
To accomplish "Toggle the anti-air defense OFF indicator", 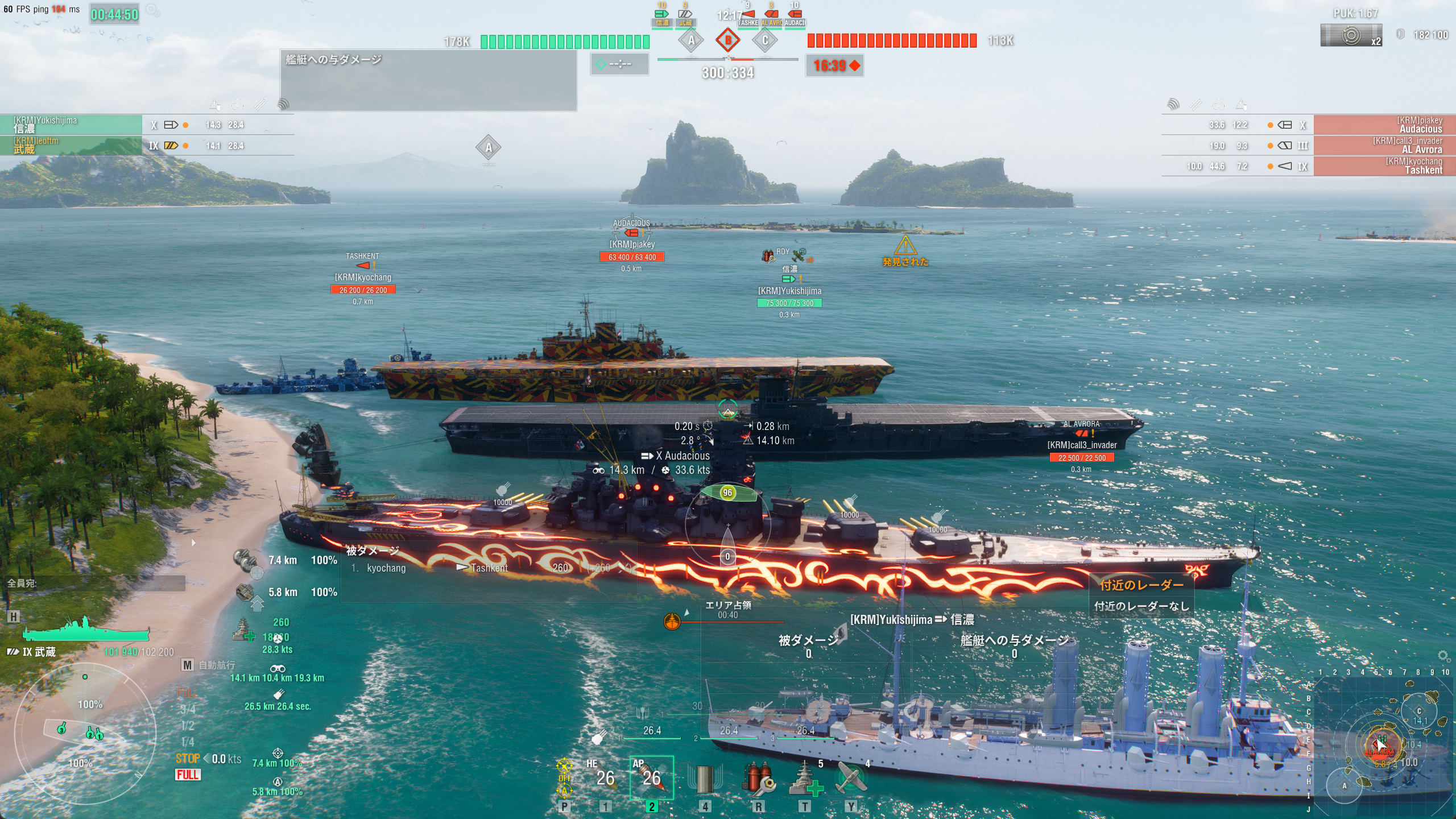I will coord(564,777).
